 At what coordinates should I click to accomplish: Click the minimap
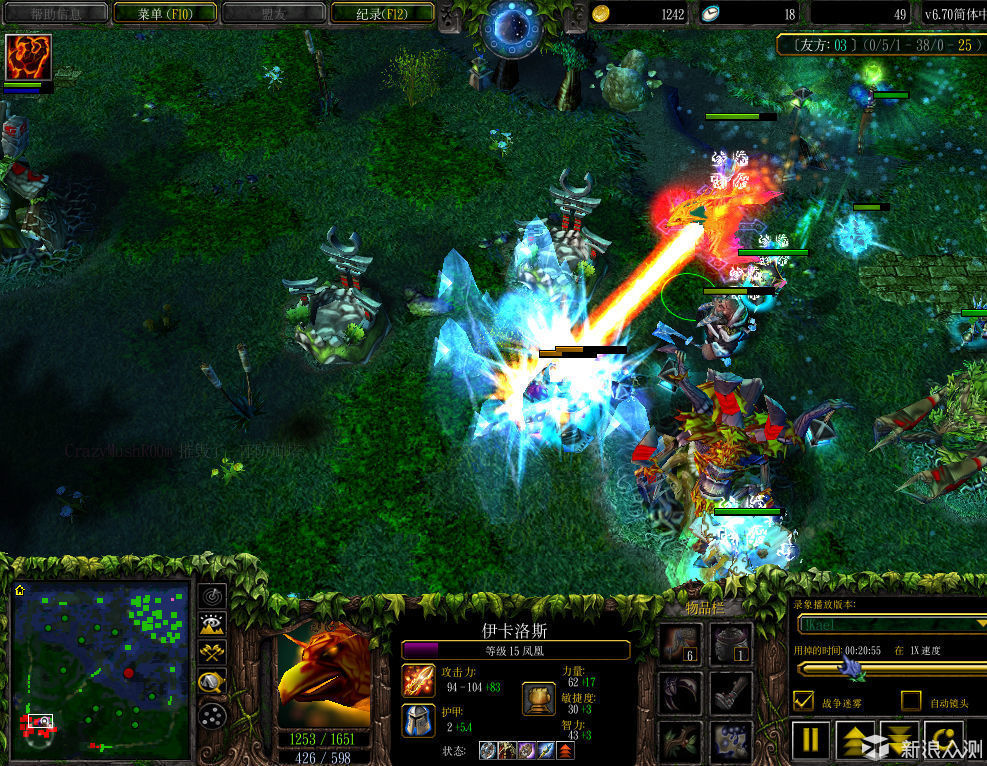(x=100, y=670)
